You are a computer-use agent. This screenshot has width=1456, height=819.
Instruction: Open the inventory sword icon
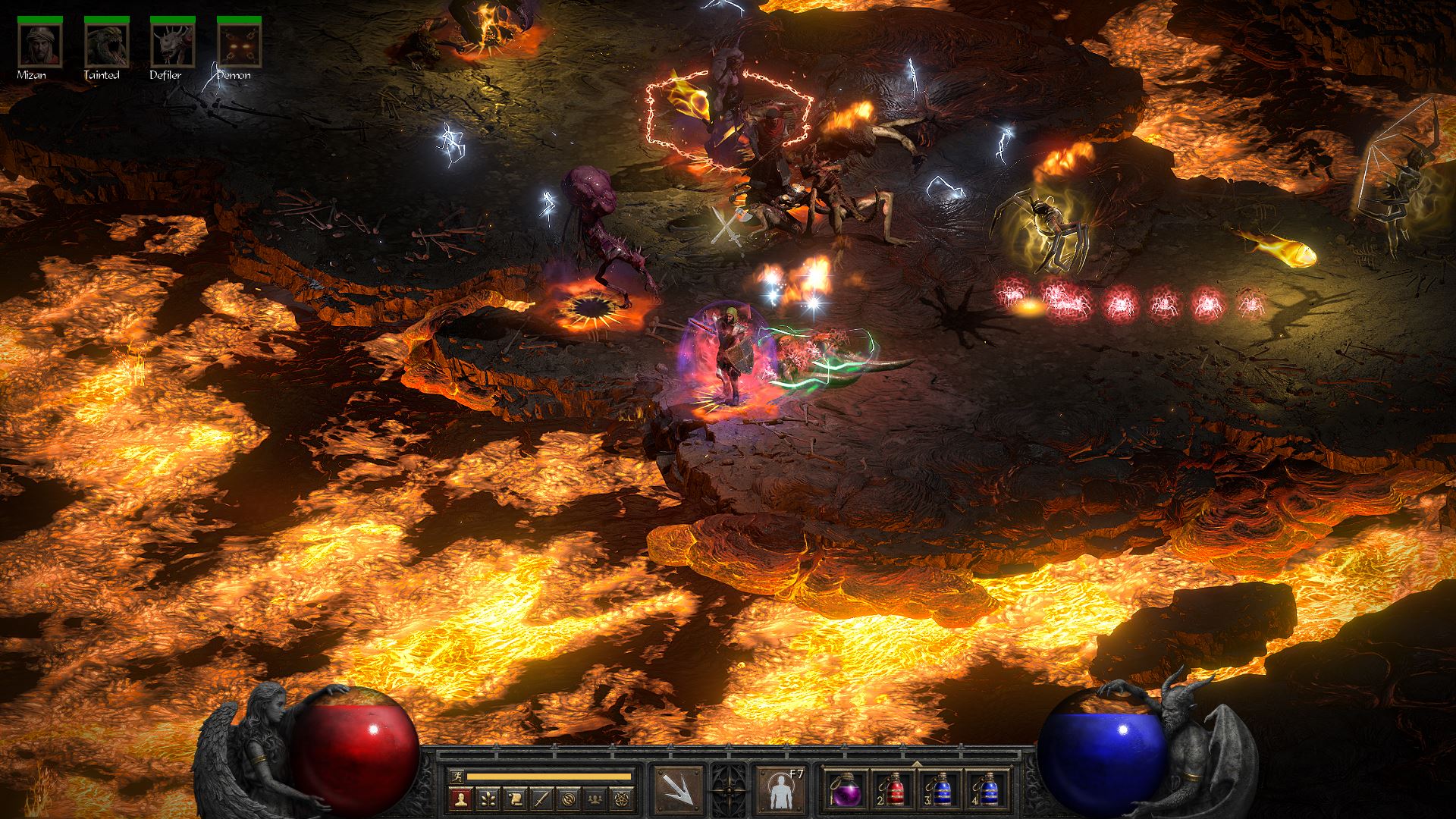541,799
